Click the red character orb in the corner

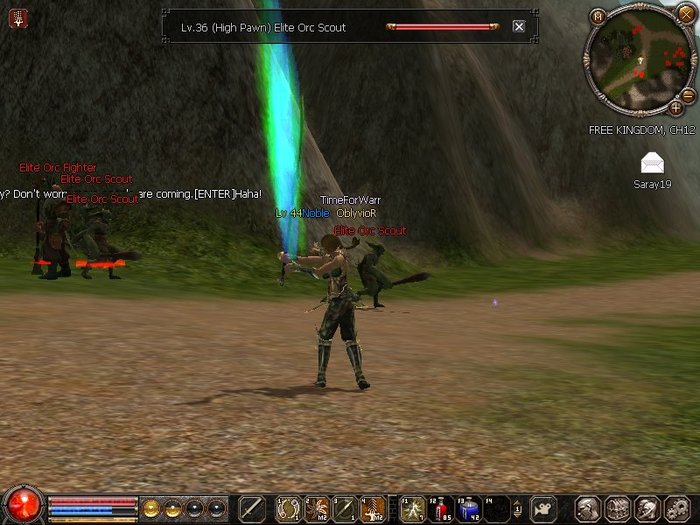(22, 503)
